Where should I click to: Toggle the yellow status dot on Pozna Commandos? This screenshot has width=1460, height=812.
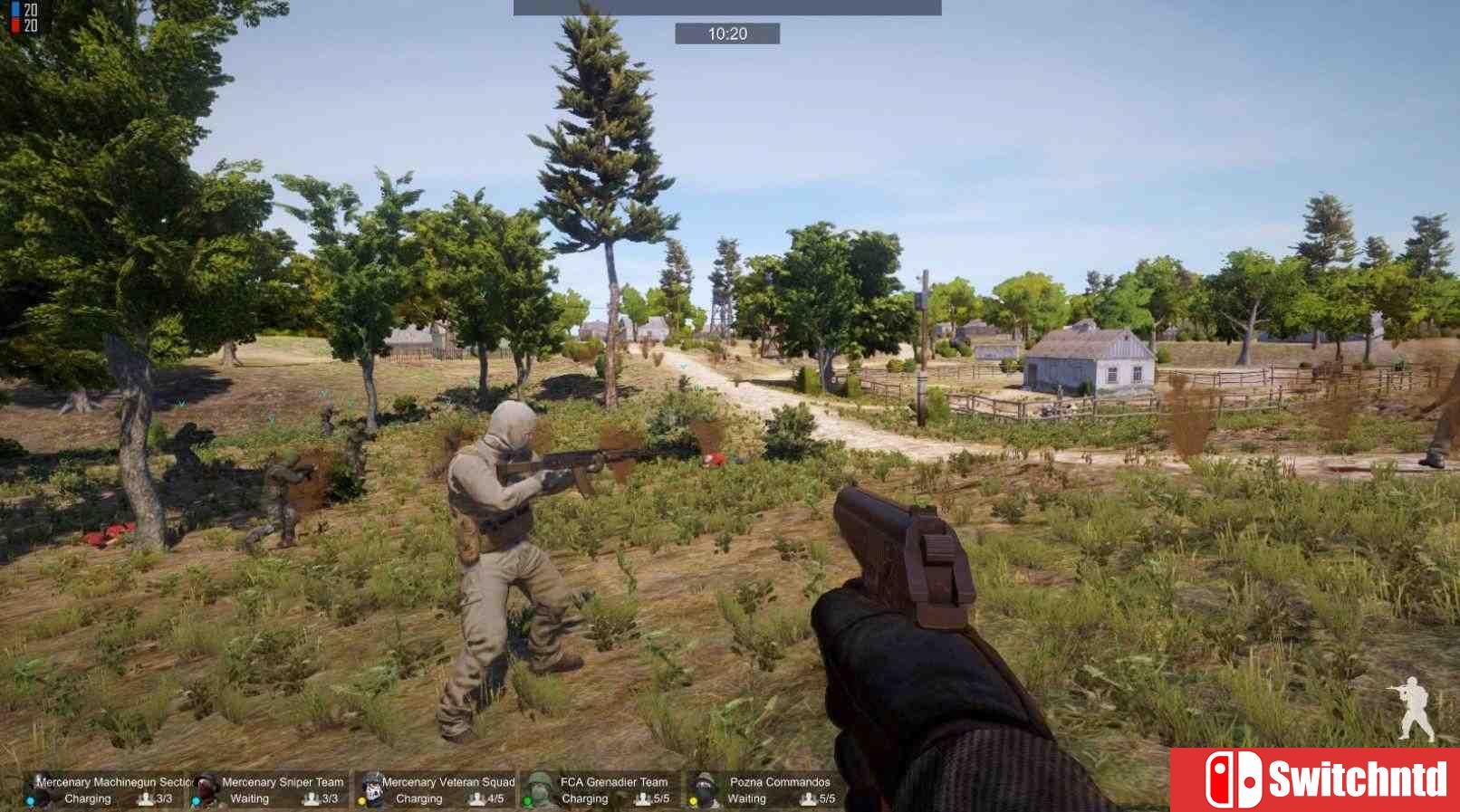click(693, 801)
